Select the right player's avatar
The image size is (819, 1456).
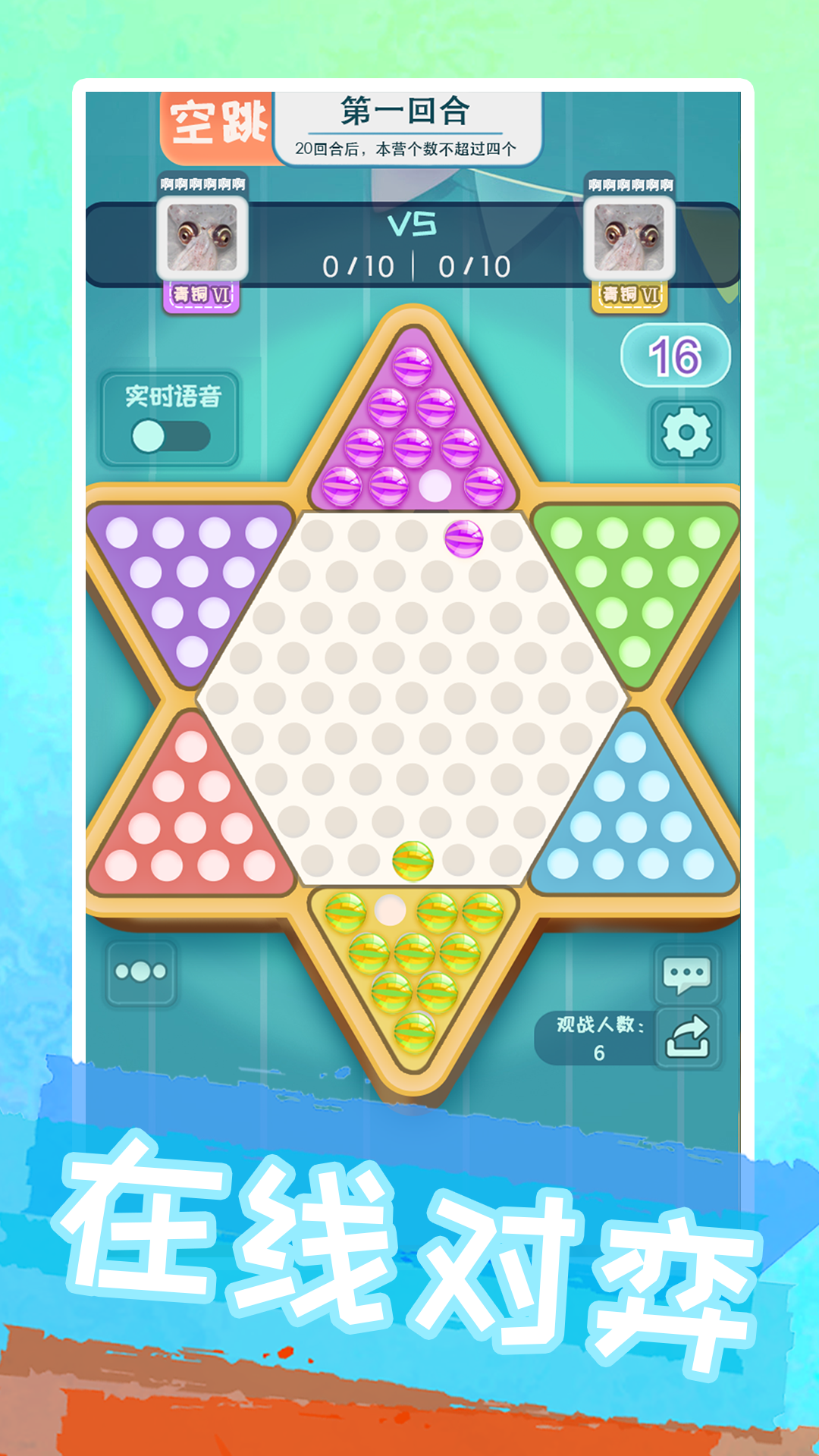629,238
